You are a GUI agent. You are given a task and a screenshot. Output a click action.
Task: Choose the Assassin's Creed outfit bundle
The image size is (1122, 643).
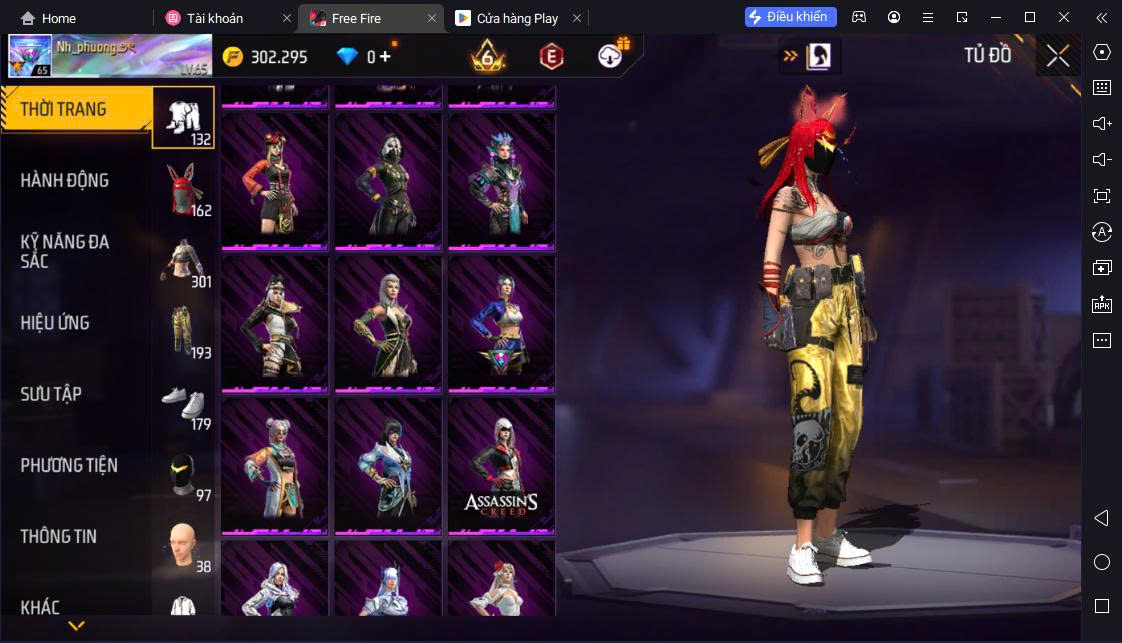500,466
